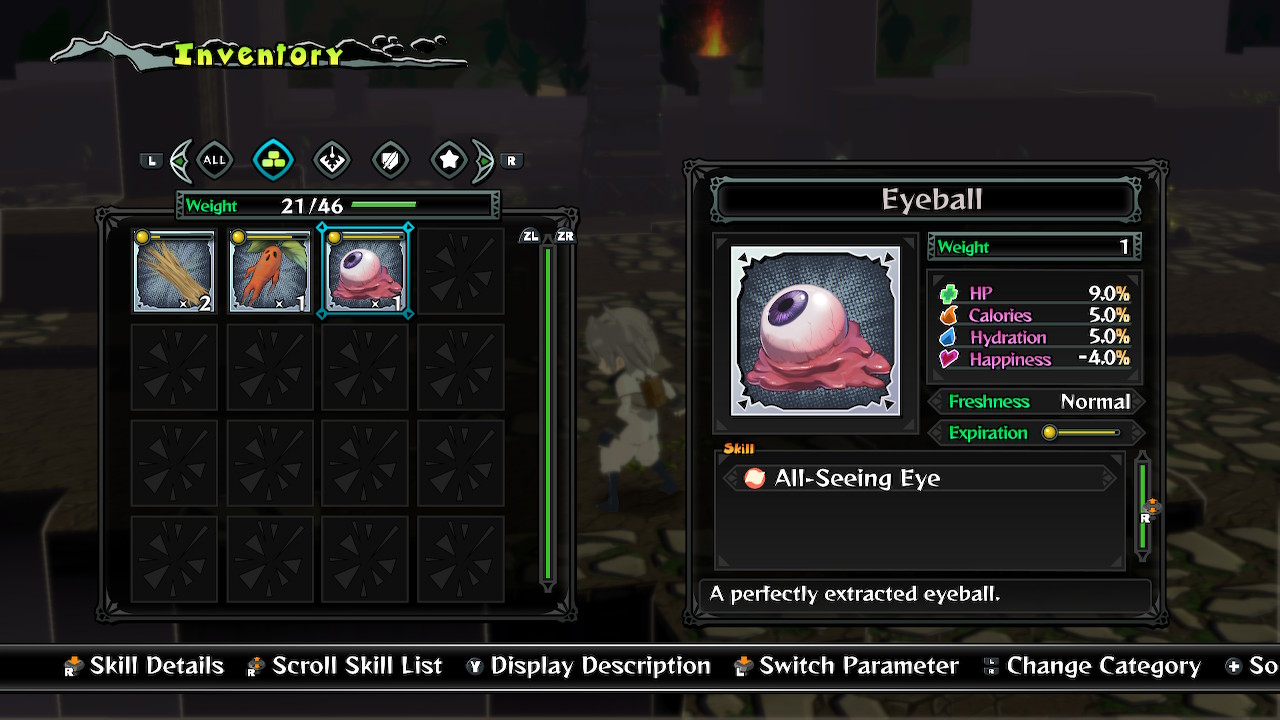Select the orange root creature slot
The image size is (1280, 720).
pos(270,270)
